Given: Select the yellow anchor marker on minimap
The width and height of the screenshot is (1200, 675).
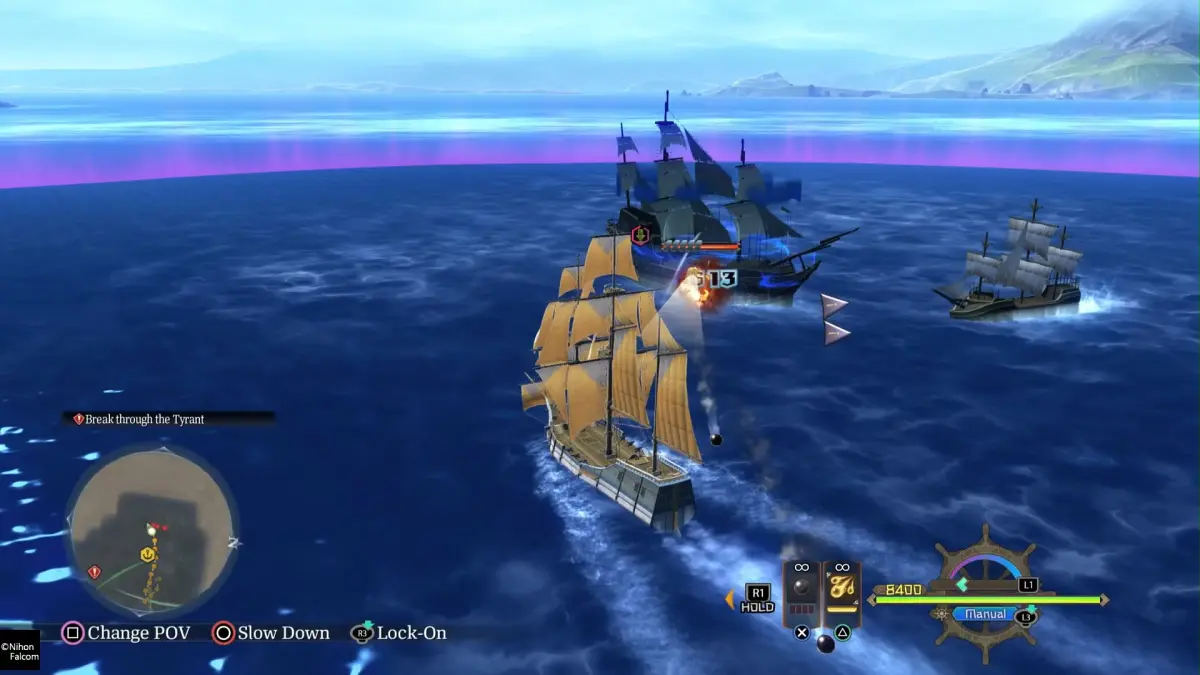Looking at the screenshot, I should point(147,553).
